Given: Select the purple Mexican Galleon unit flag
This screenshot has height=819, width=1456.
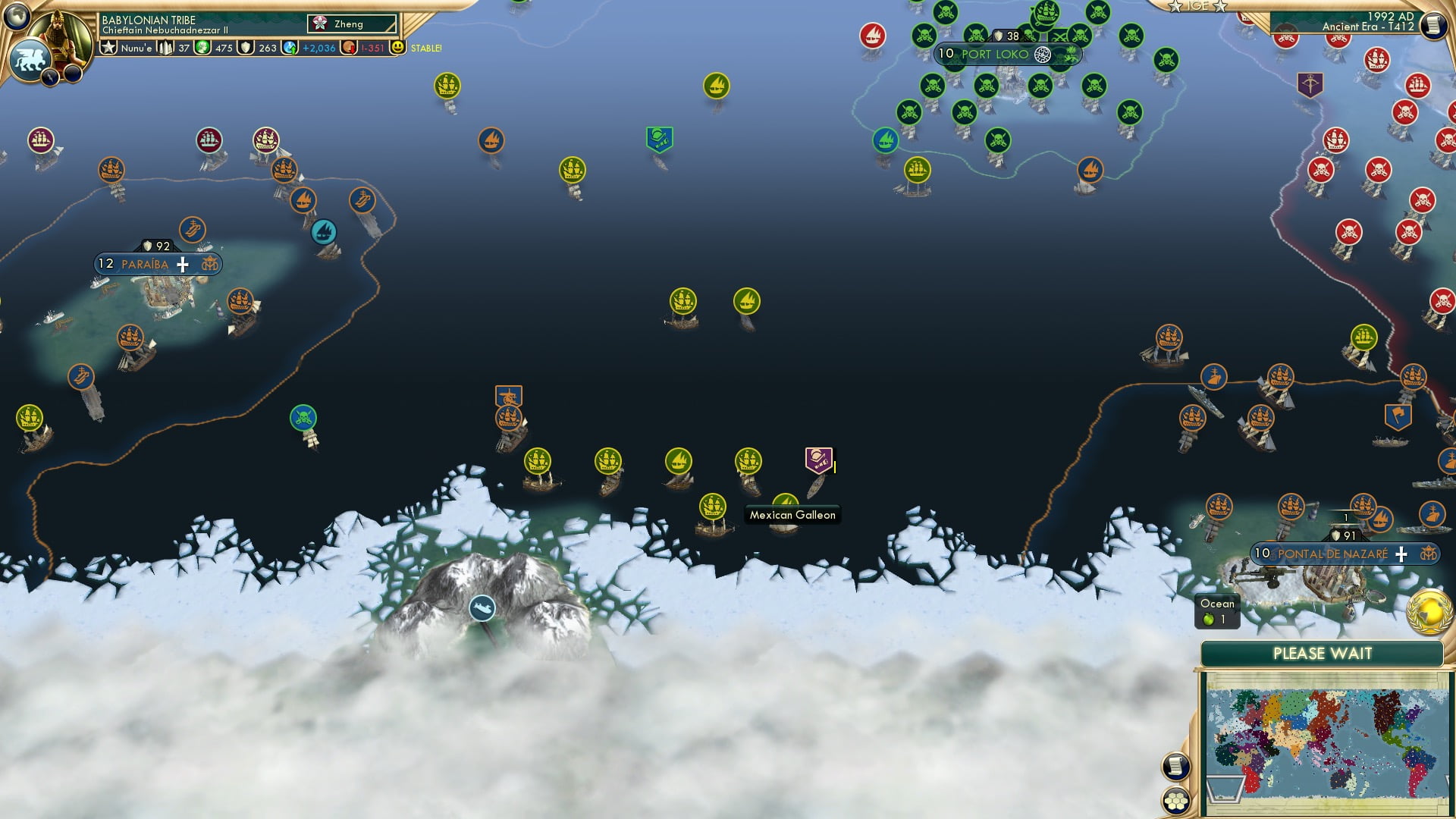Looking at the screenshot, I should click(x=817, y=457).
